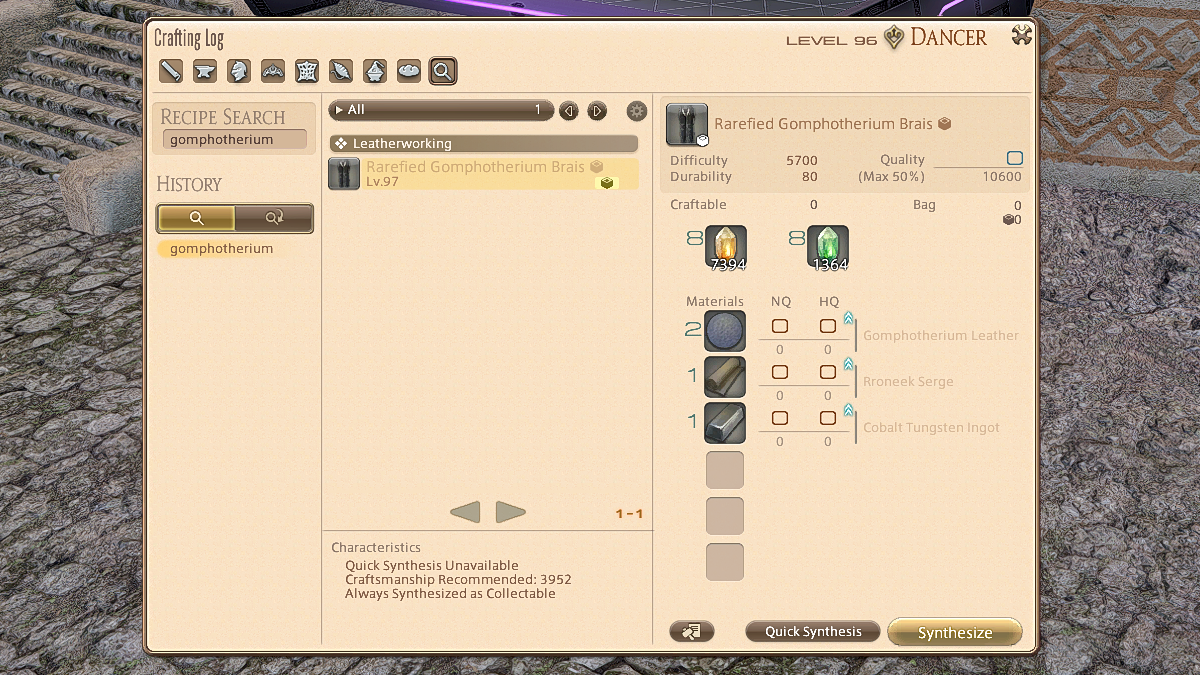Switch to the Weaver leaf tab
Image resolution: width=1200 pixels, height=675 pixels.
pyautogui.click(x=341, y=71)
